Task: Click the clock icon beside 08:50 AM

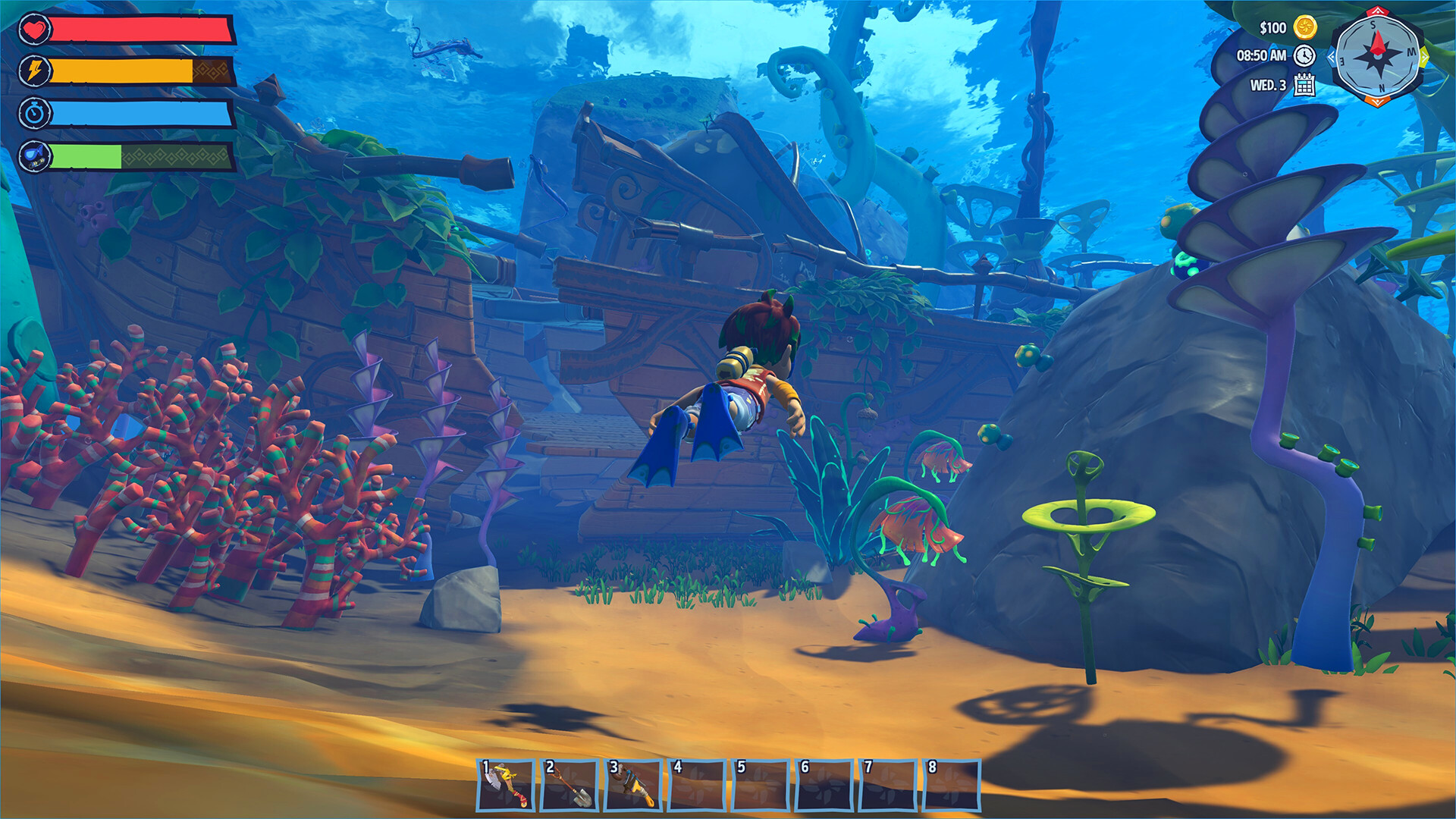Action: pyautogui.click(x=1304, y=57)
